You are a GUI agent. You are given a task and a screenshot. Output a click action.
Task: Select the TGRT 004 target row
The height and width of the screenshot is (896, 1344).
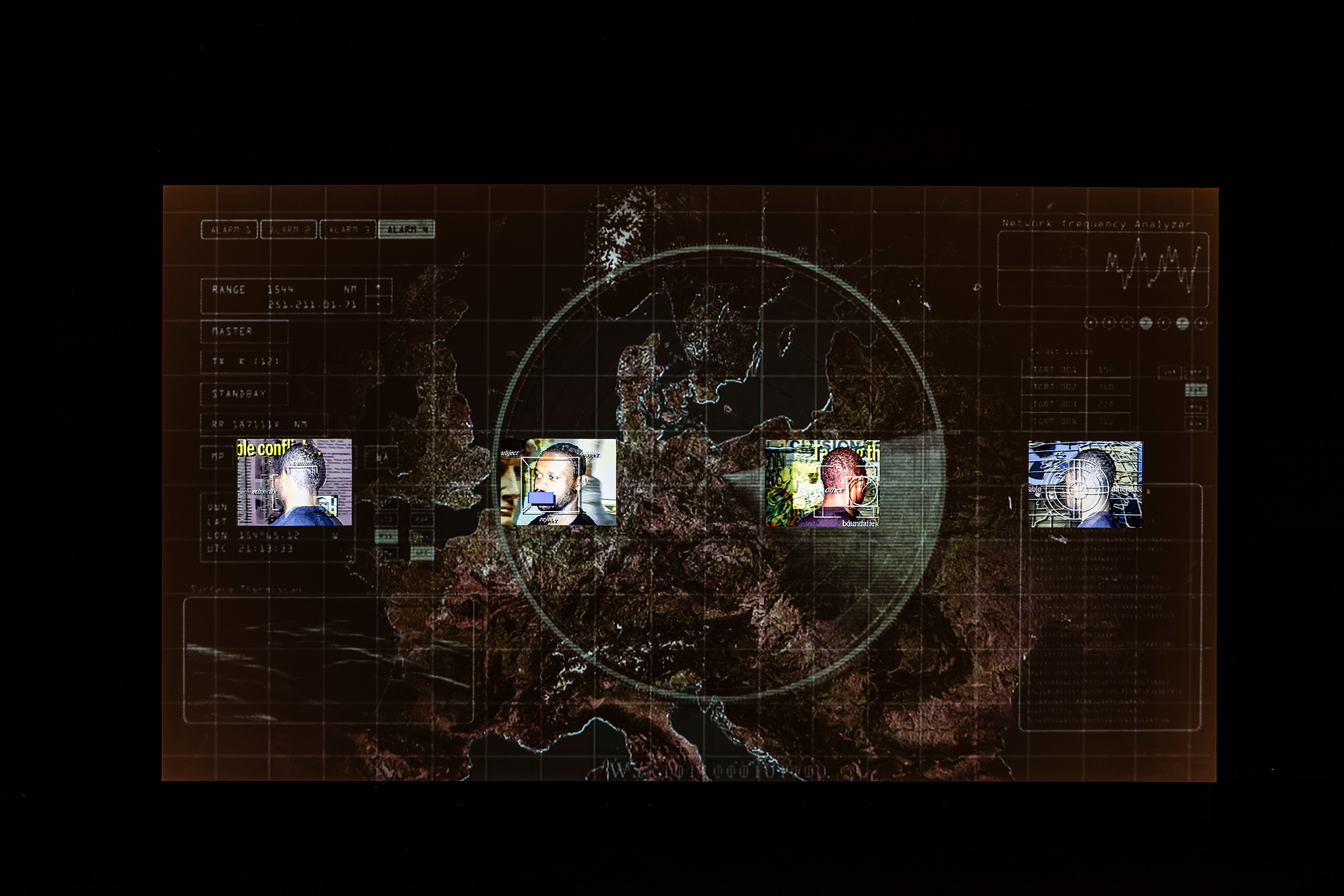click(1076, 421)
